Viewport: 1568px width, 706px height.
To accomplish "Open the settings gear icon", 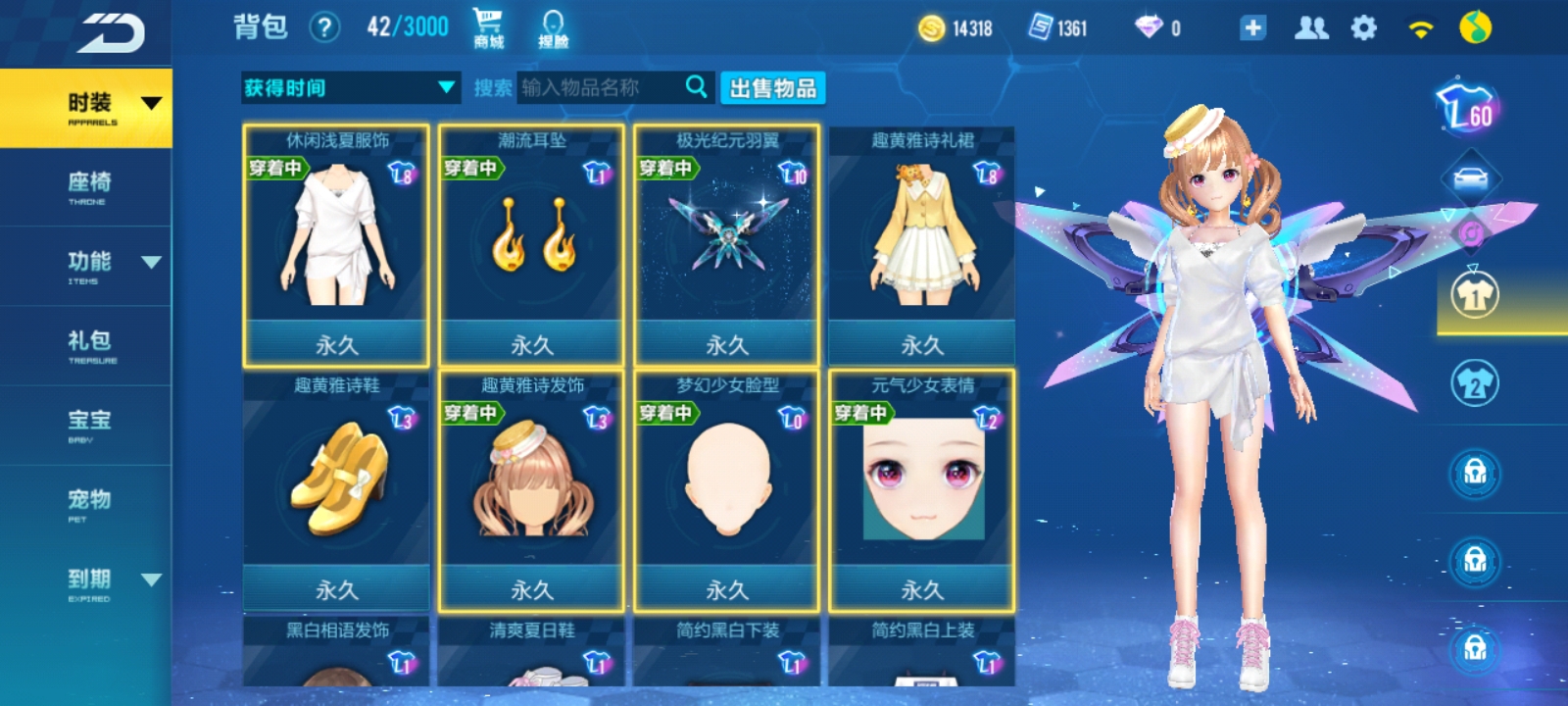I will pos(1362,29).
